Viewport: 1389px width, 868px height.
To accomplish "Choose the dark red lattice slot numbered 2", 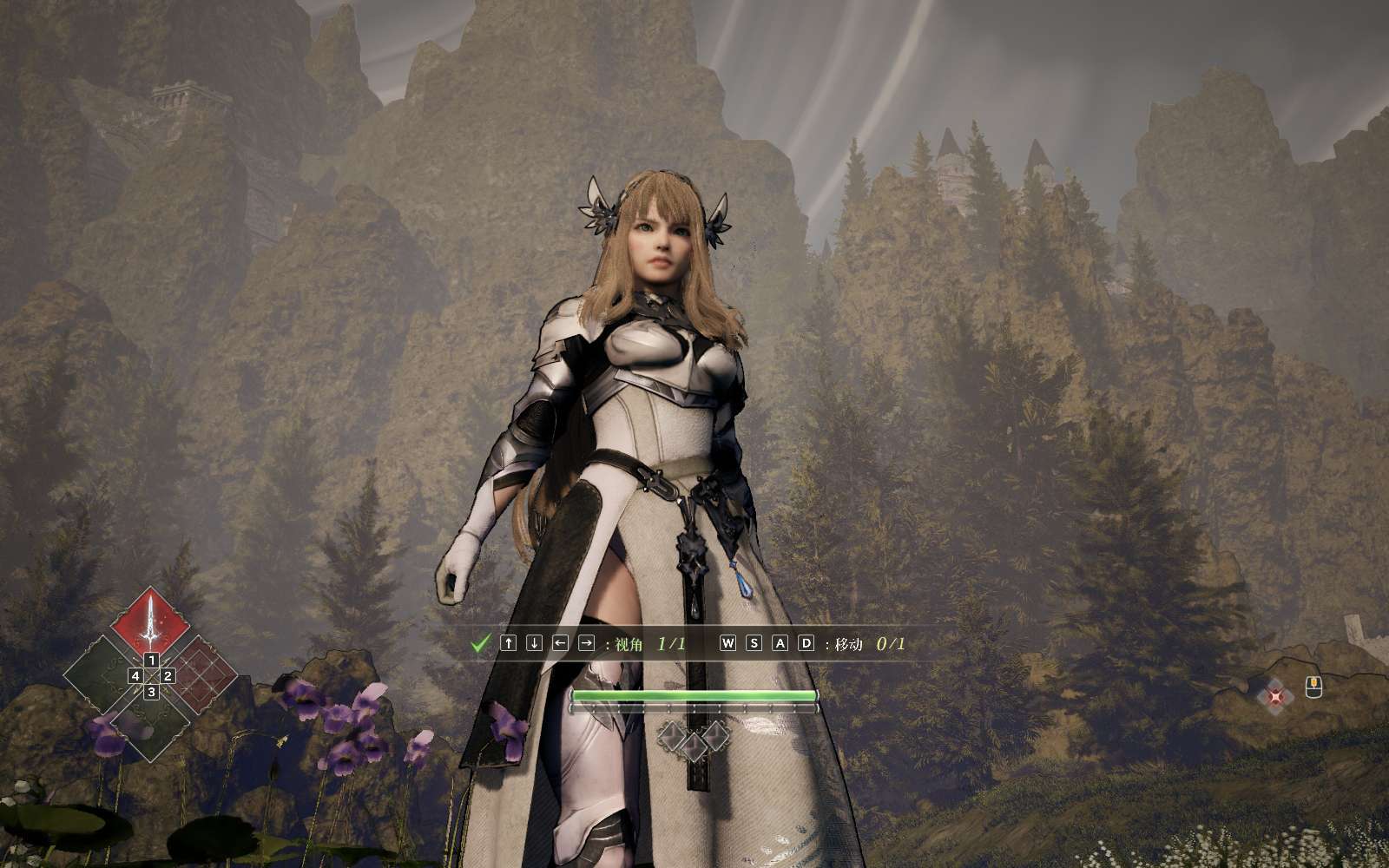I will point(201,672).
